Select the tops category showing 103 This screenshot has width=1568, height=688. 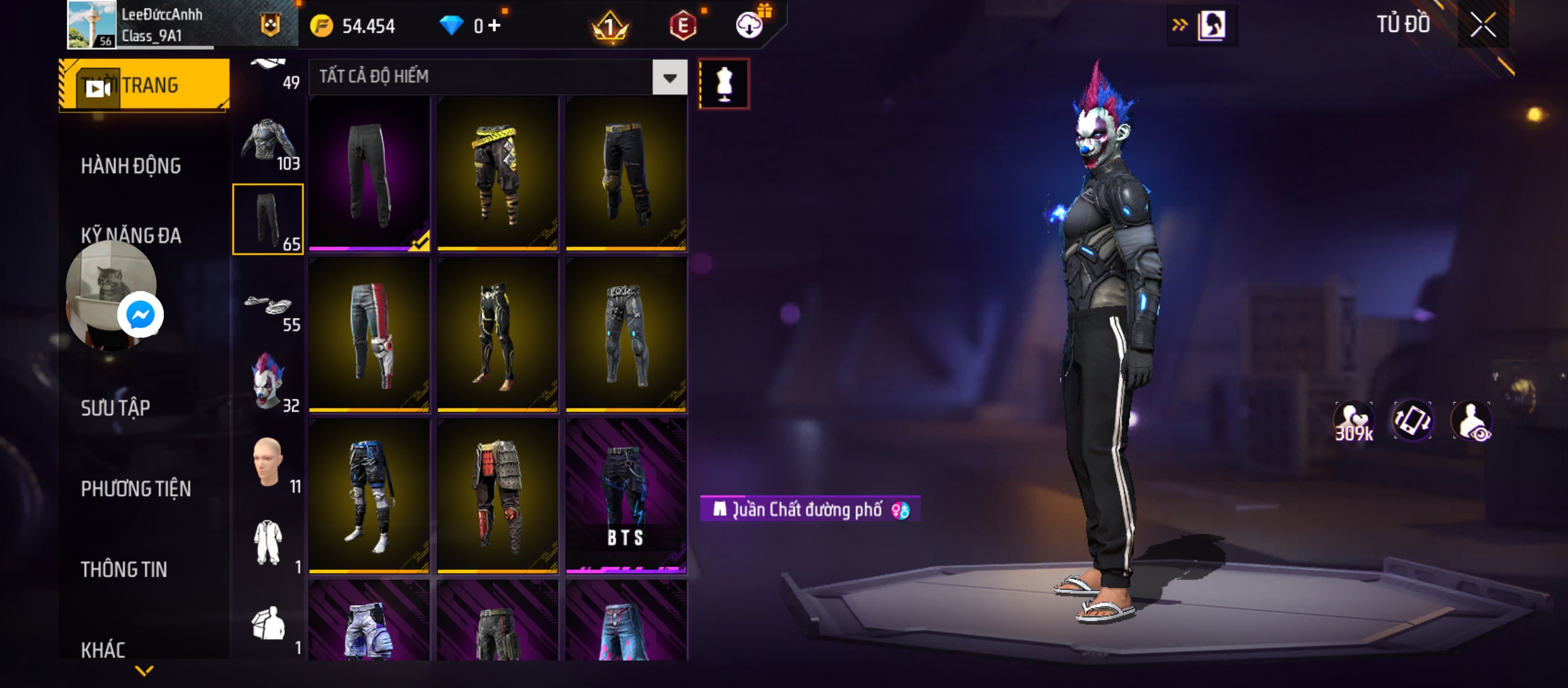point(268,143)
